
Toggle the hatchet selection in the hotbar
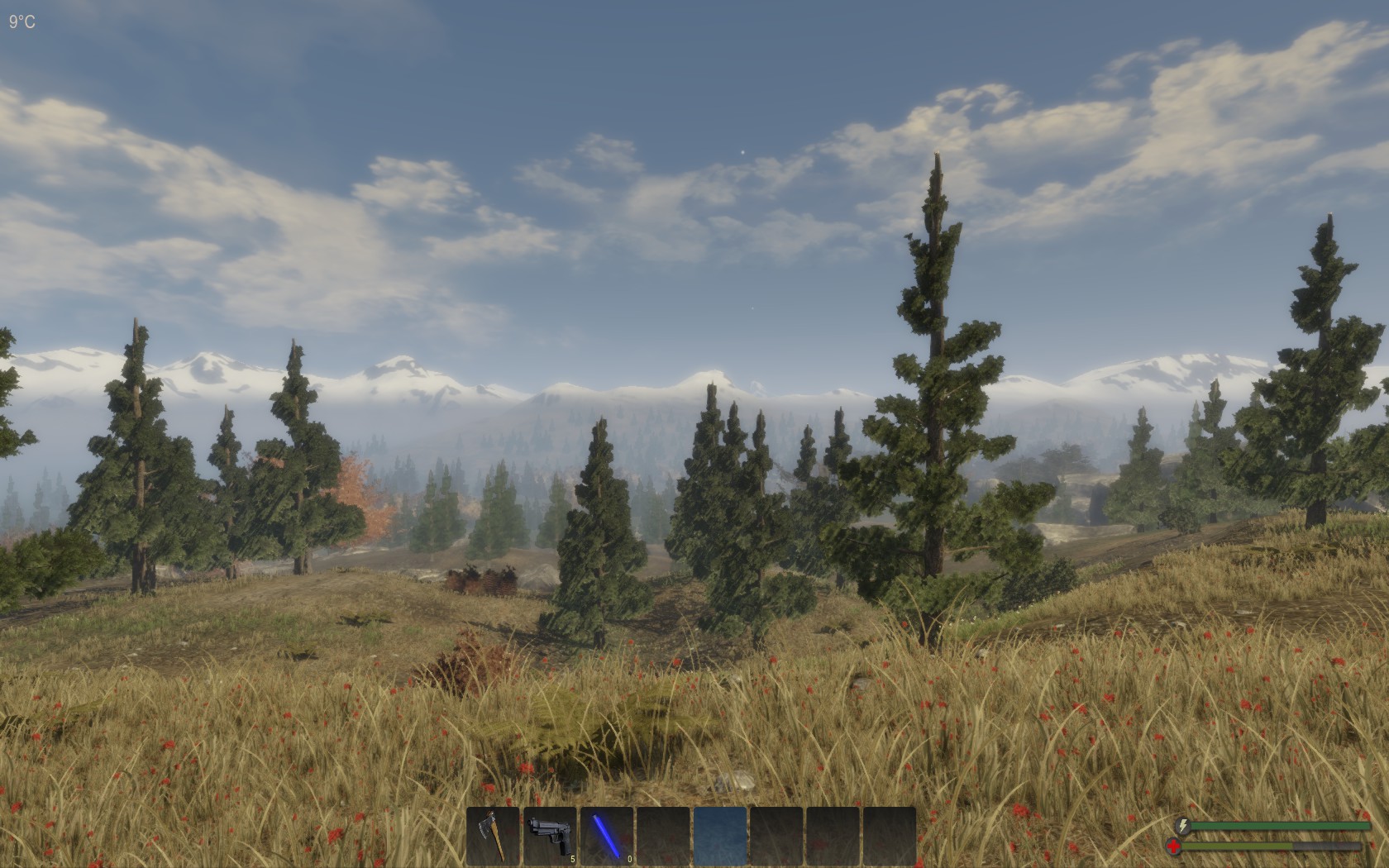(494, 837)
